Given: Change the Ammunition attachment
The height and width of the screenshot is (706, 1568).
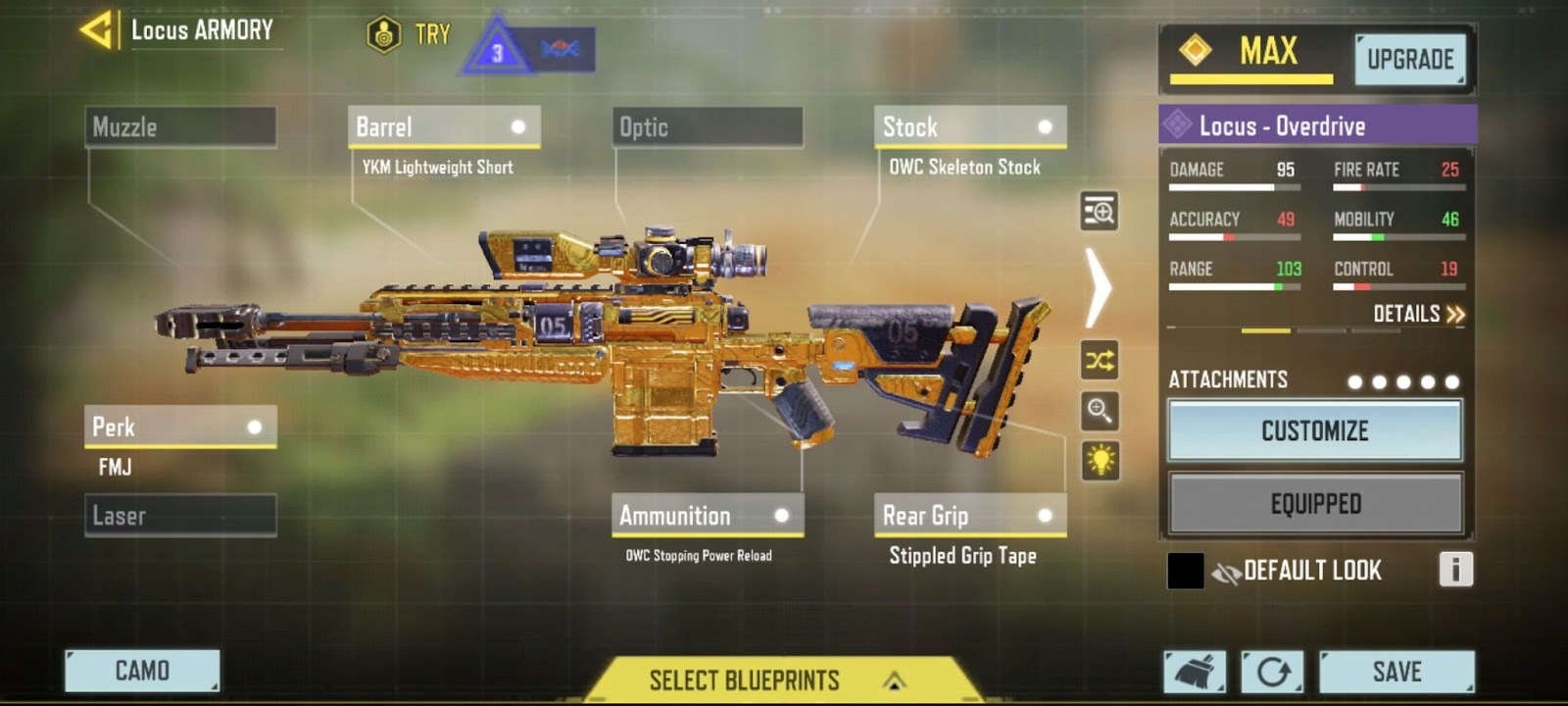Looking at the screenshot, I should point(707,516).
